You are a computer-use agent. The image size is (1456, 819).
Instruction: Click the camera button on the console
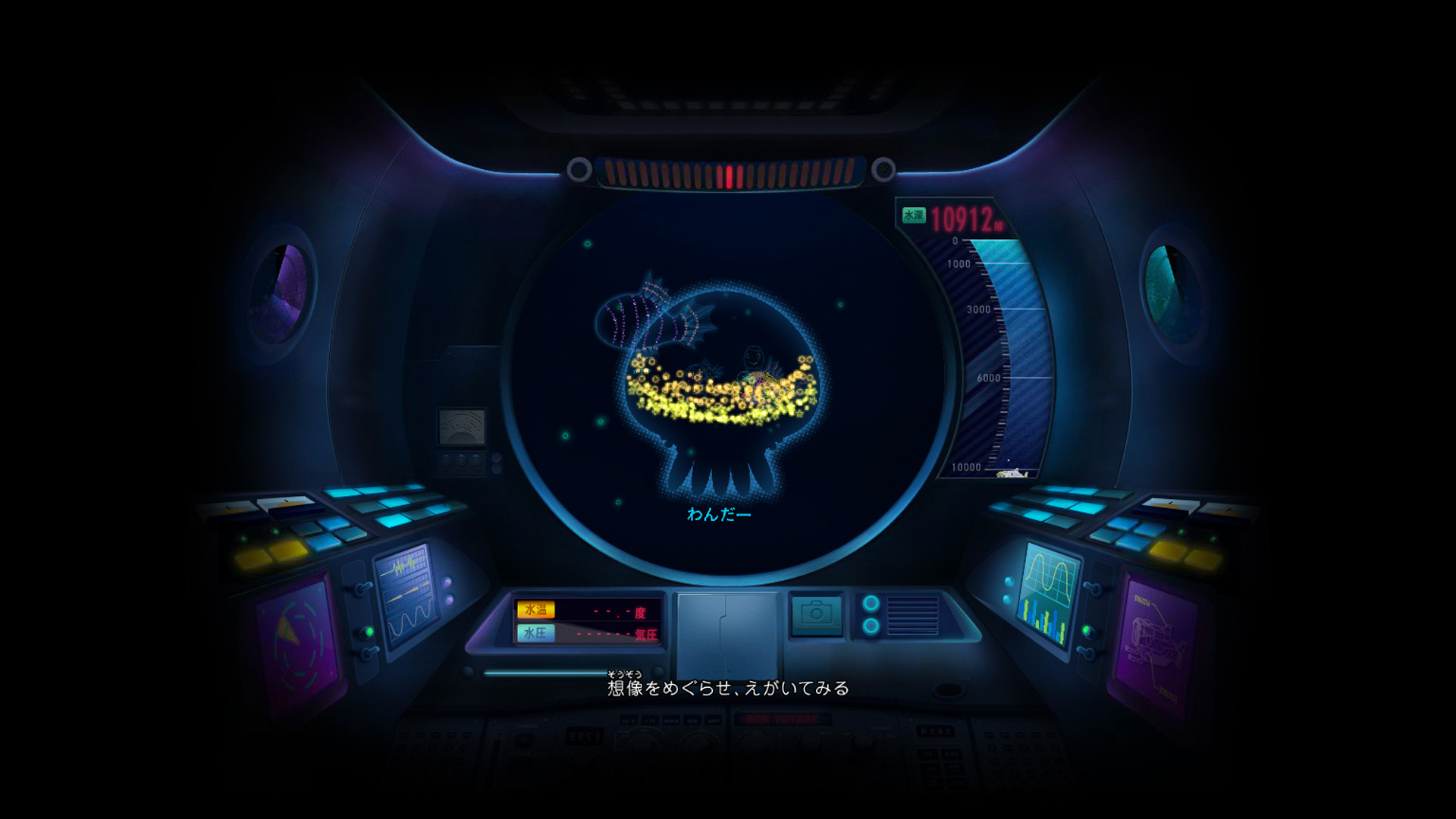(816, 613)
